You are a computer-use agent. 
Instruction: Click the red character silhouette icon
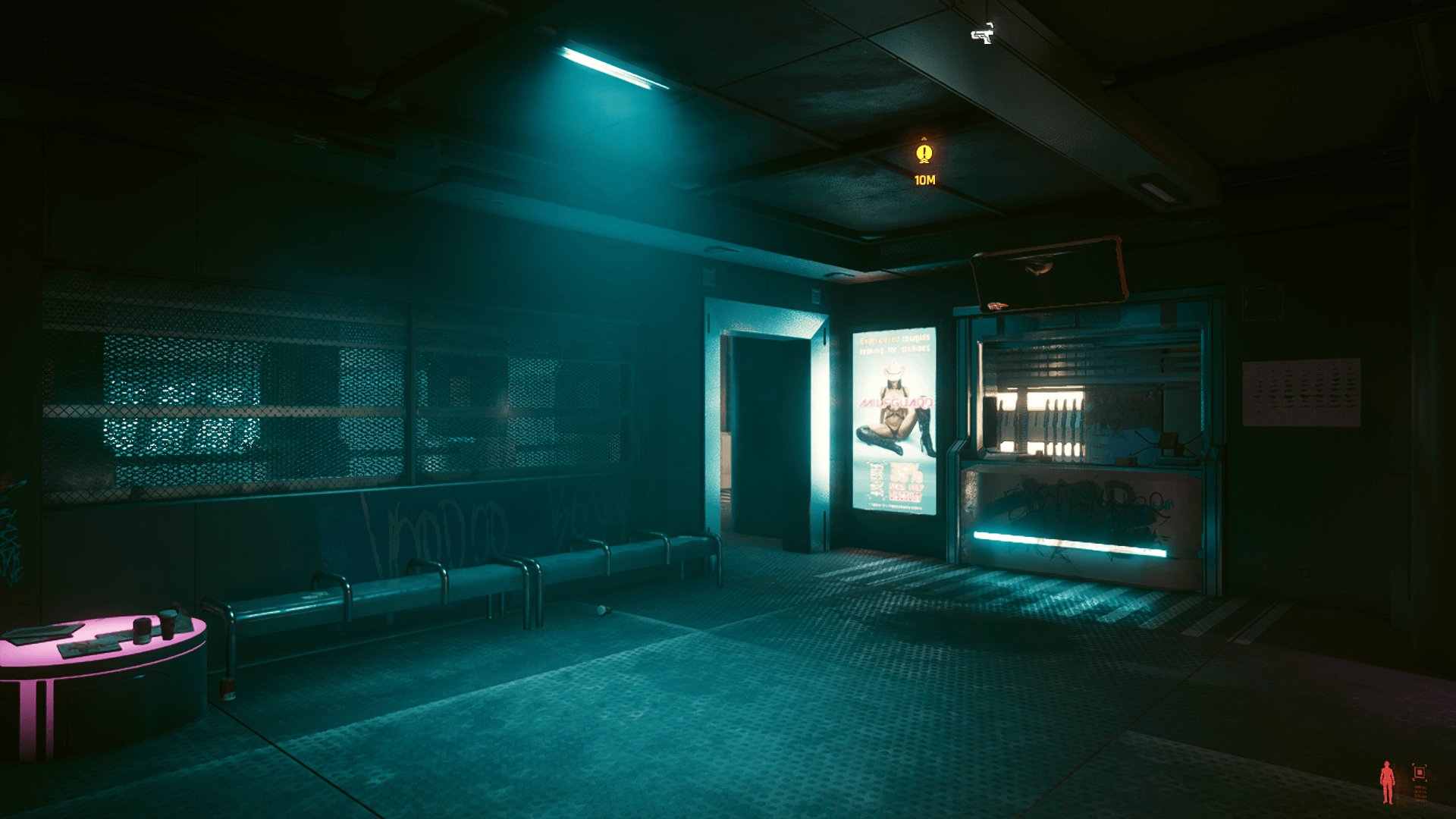pos(1387,782)
